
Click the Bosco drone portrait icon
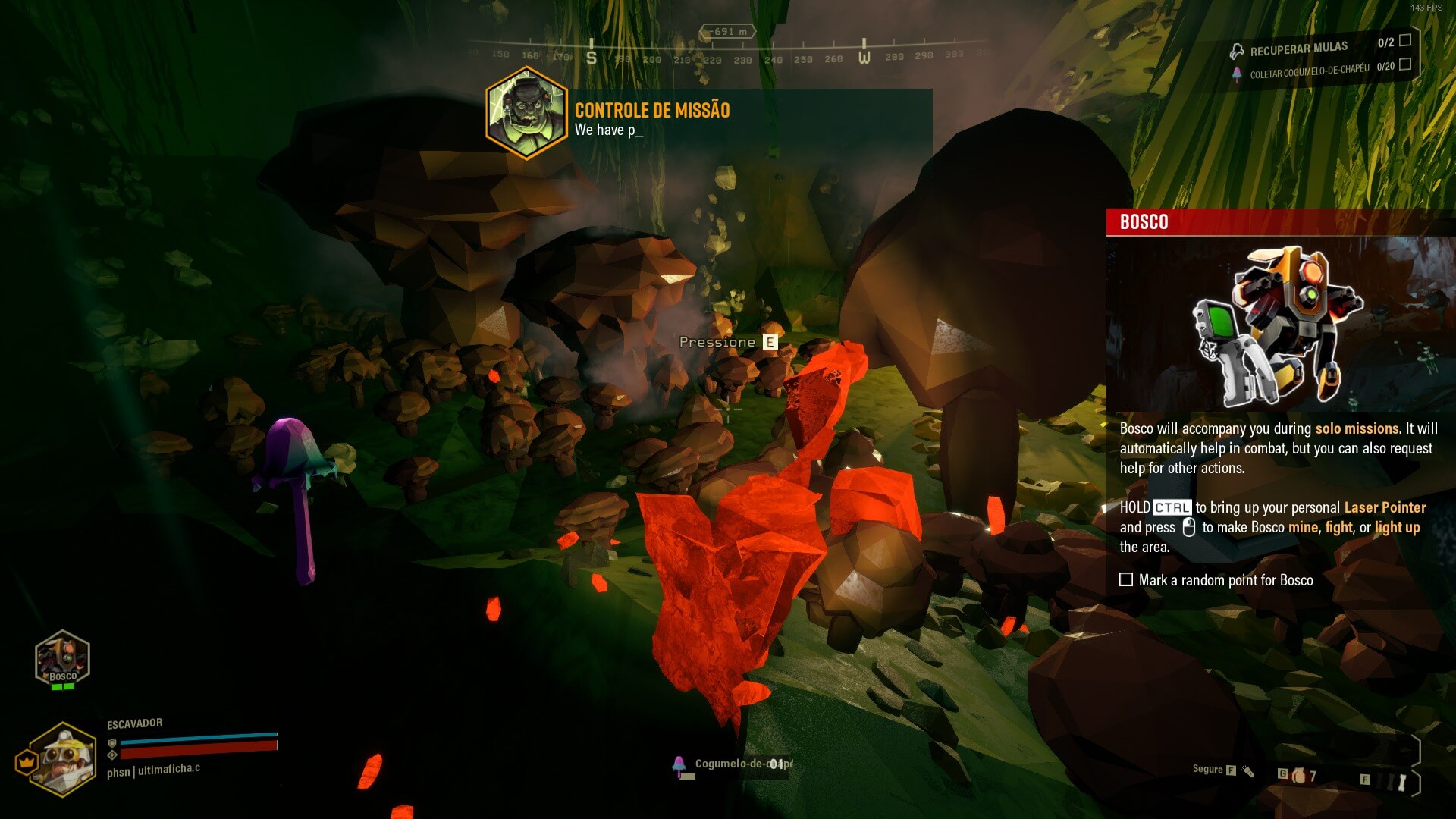point(62,657)
